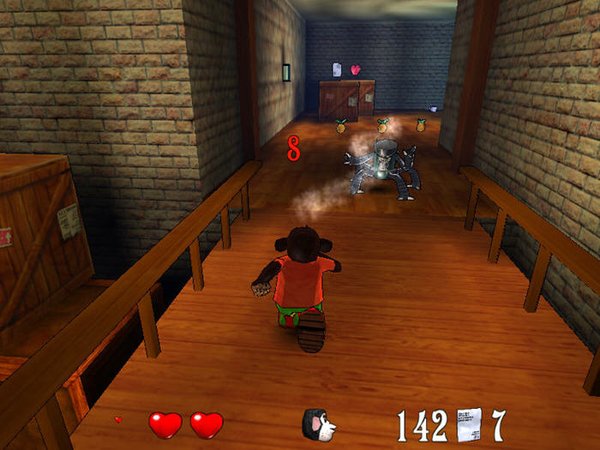Select the paper note collectible icon
Screen dimensions: 600x450
tap(469, 424)
